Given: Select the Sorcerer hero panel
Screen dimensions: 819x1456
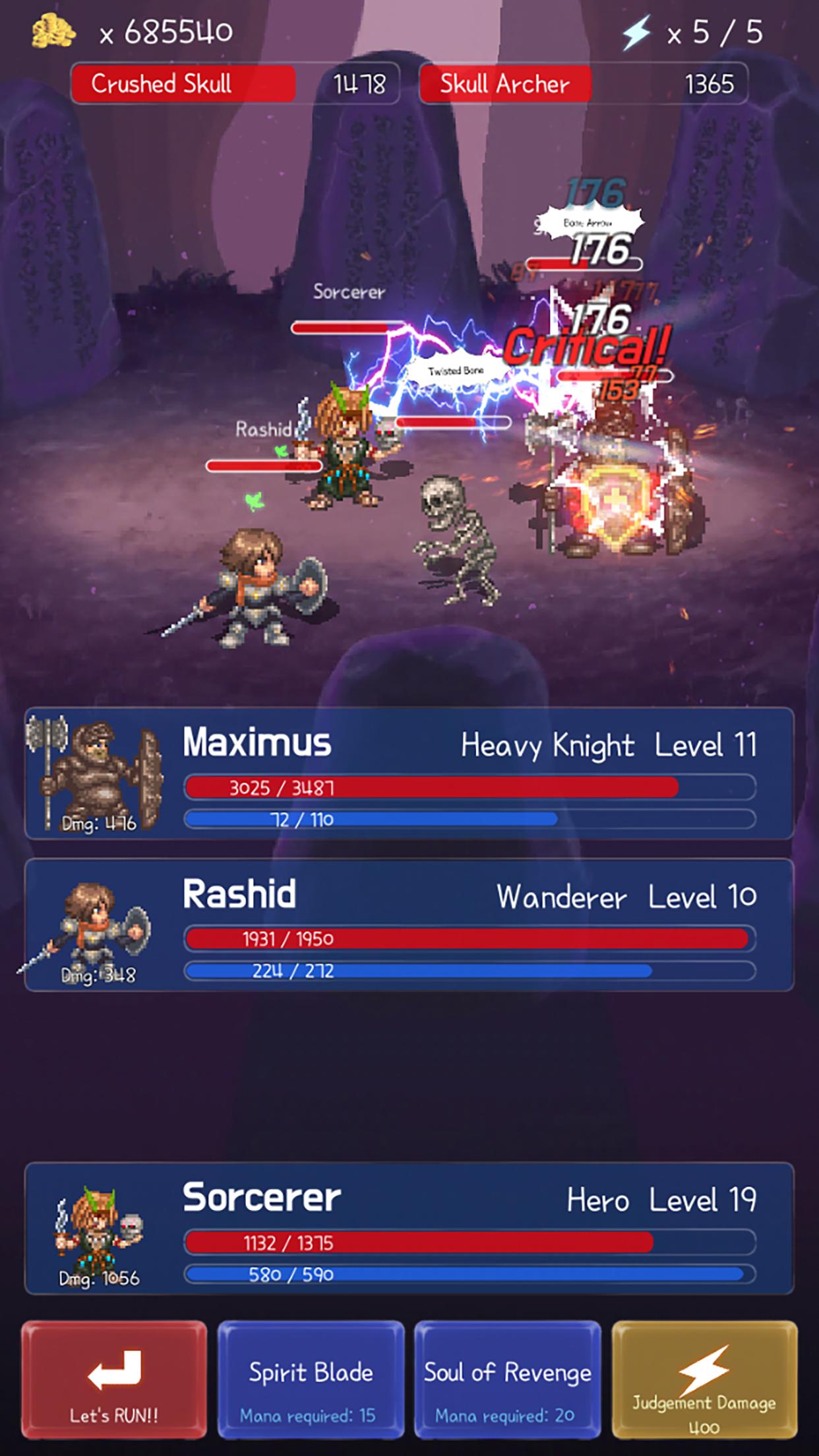Looking at the screenshot, I should [x=409, y=1228].
